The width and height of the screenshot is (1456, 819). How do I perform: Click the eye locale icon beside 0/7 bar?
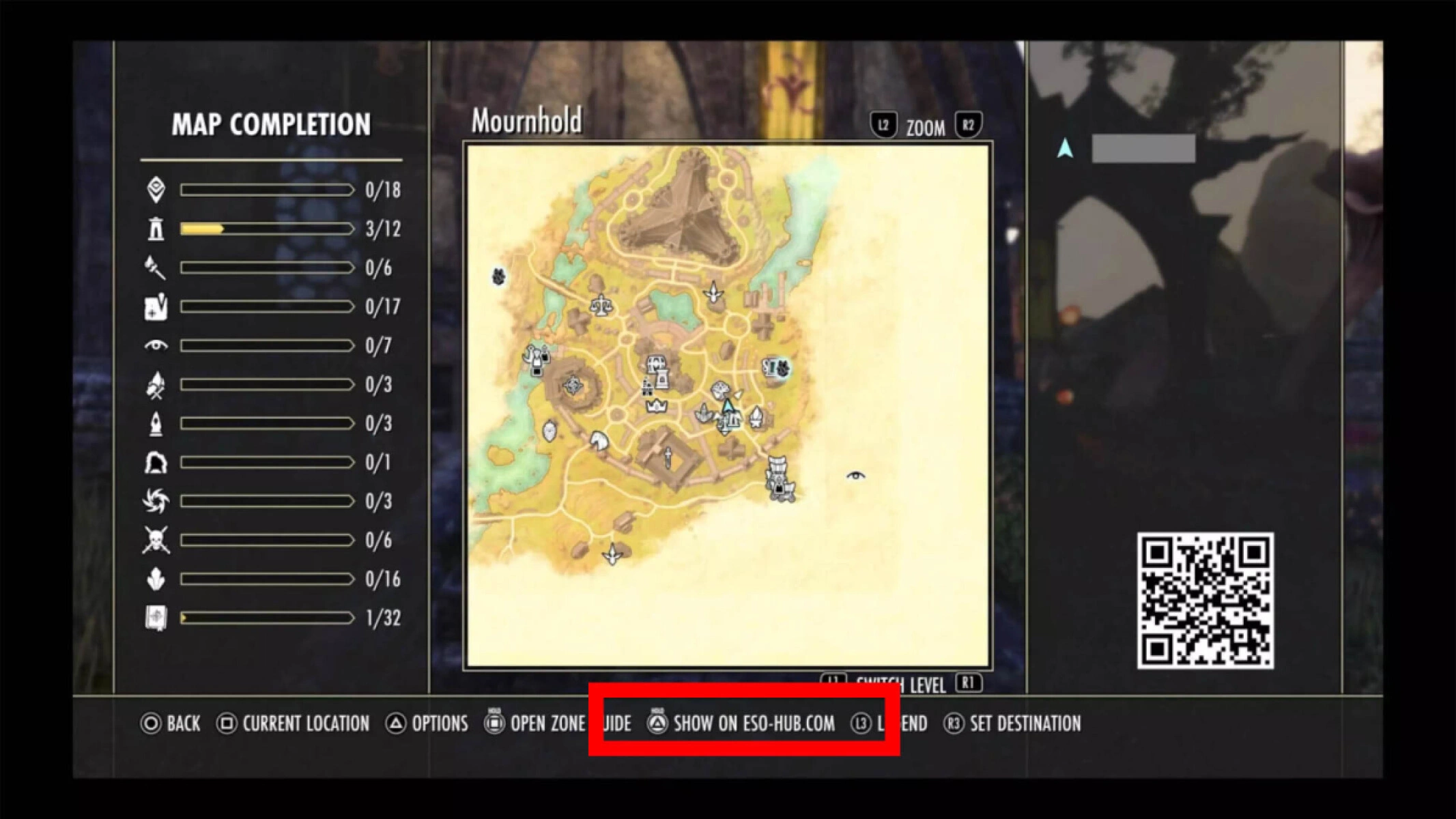tap(157, 346)
